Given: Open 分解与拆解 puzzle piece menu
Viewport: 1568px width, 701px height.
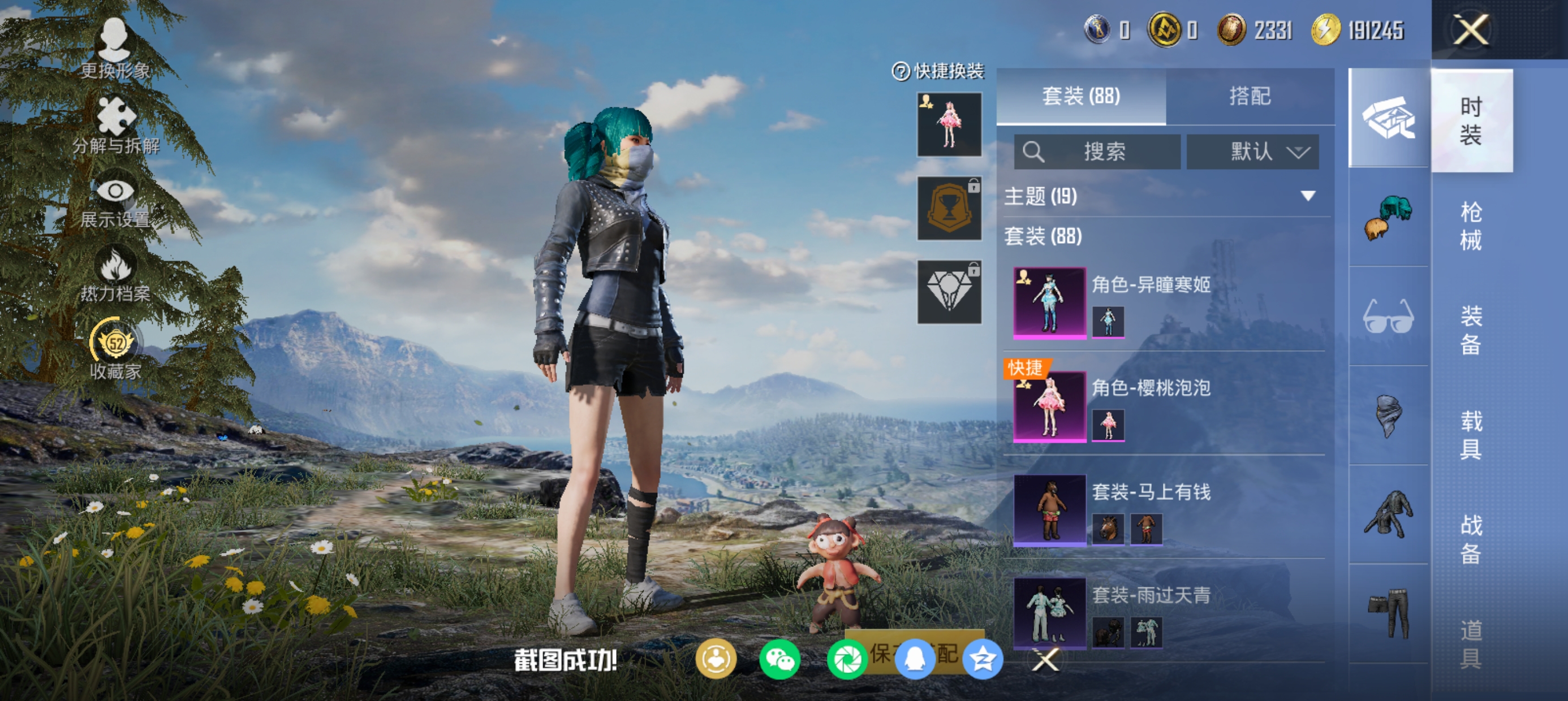Looking at the screenshot, I should click(115, 125).
